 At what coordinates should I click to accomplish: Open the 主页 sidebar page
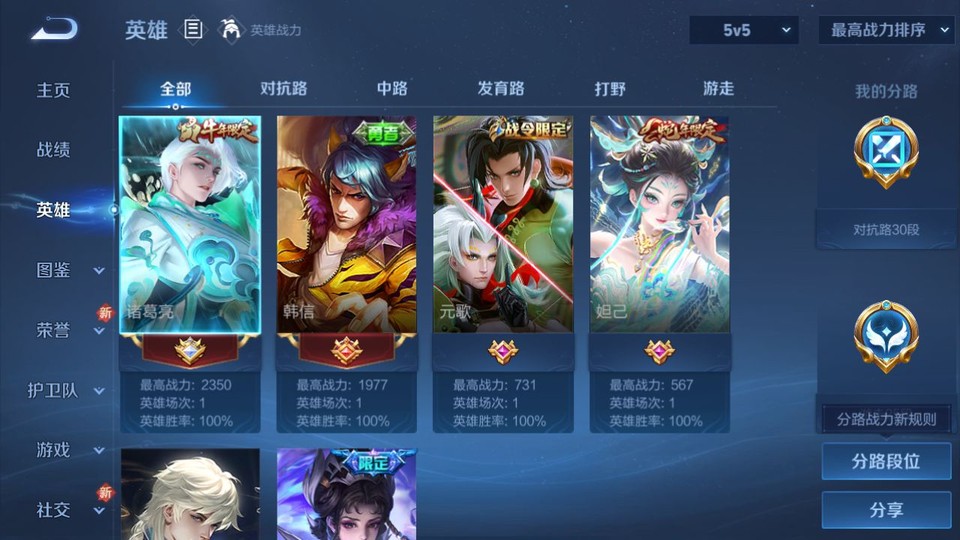point(54,90)
